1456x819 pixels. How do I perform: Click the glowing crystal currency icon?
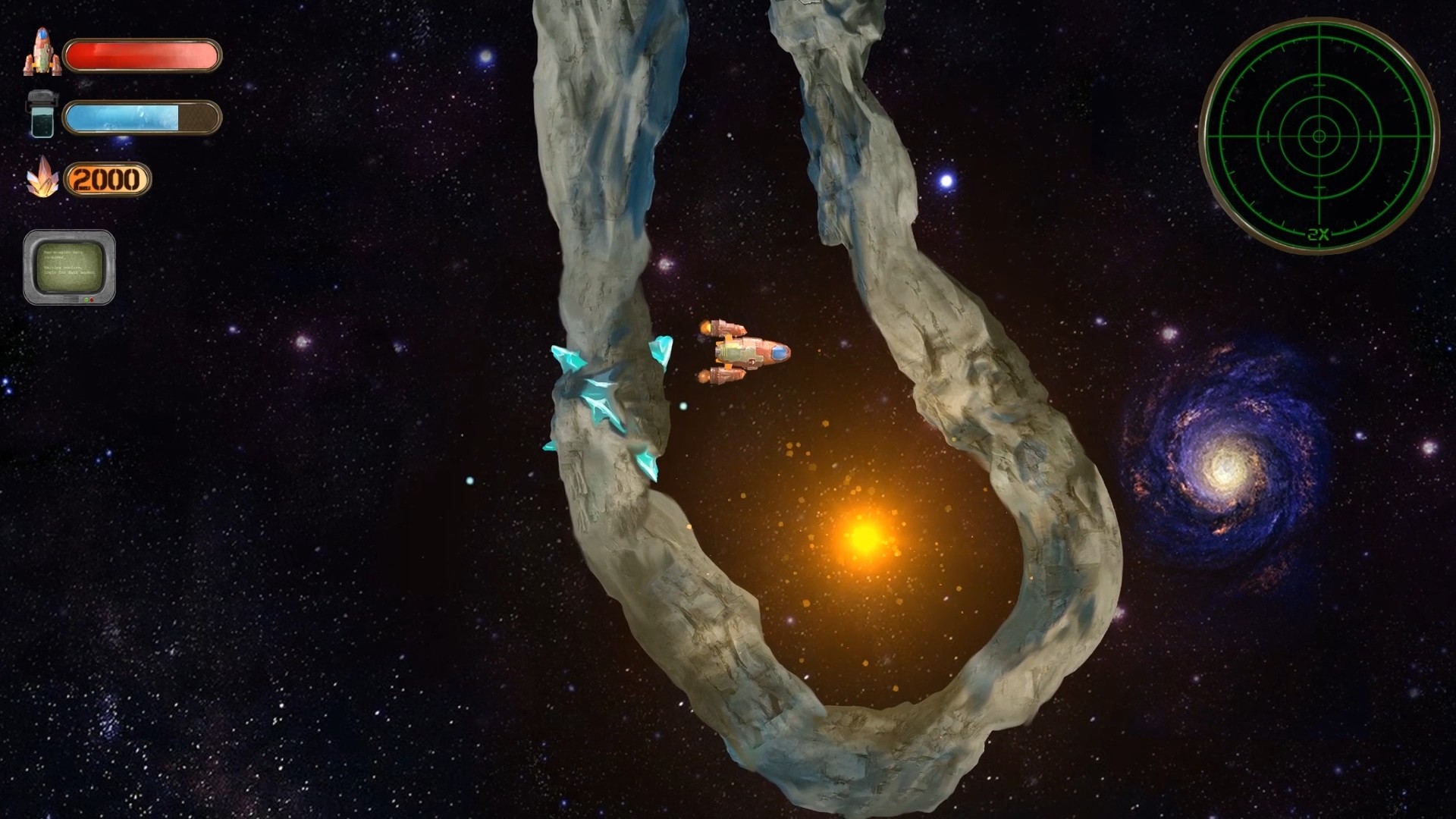click(x=44, y=179)
